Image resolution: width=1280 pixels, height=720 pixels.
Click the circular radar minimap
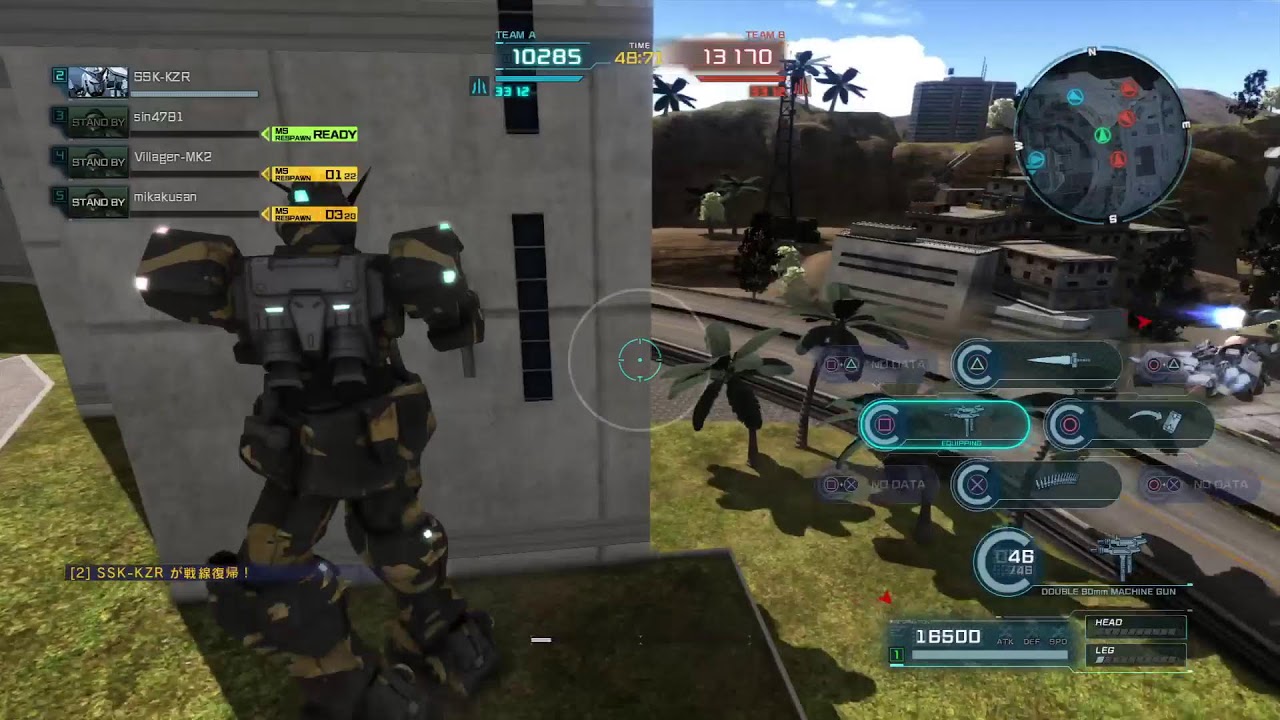[1101, 135]
